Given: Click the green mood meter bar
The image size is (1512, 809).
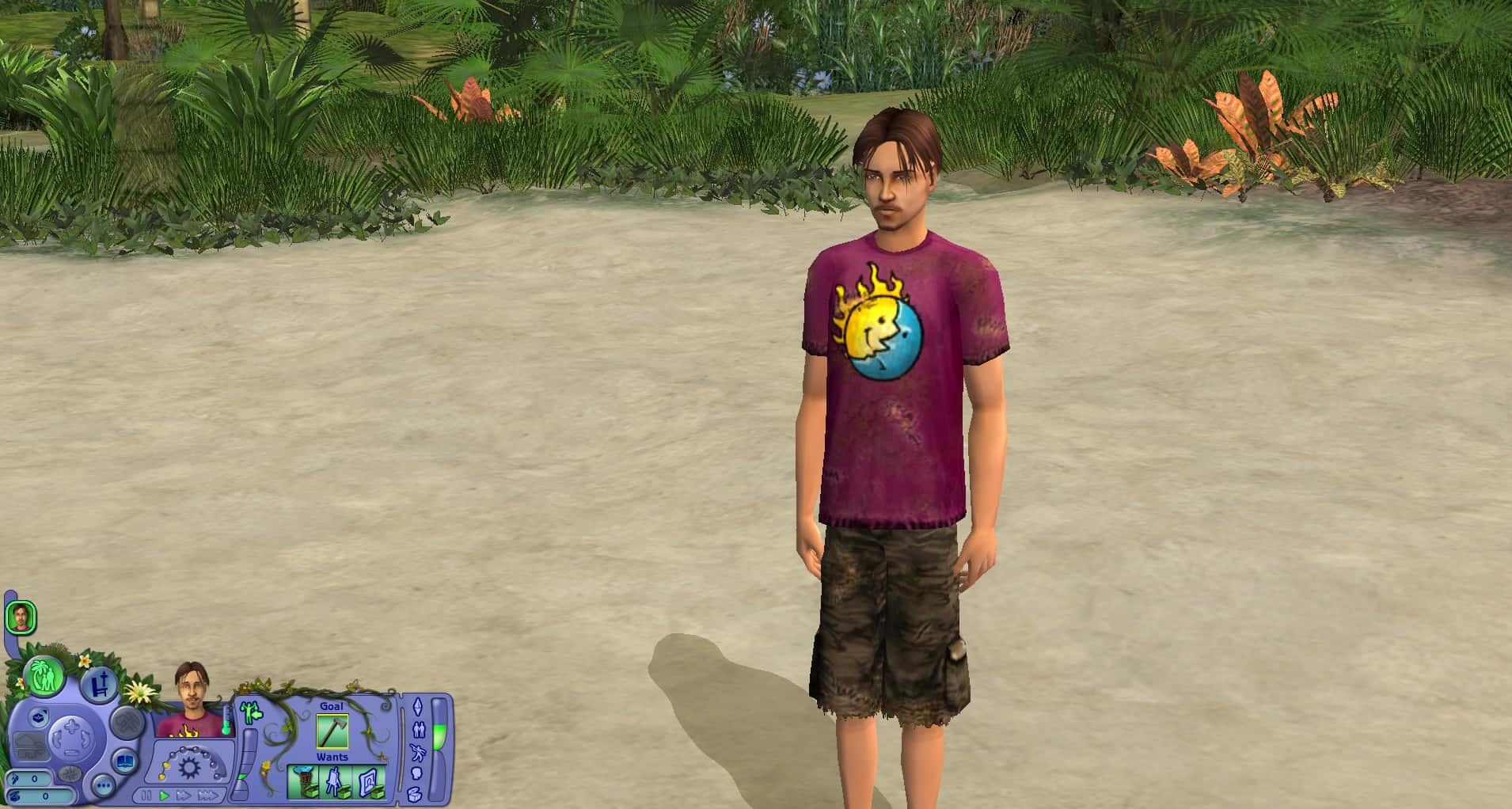Looking at the screenshot, I should pyautogui.click(x=439, y=737).
